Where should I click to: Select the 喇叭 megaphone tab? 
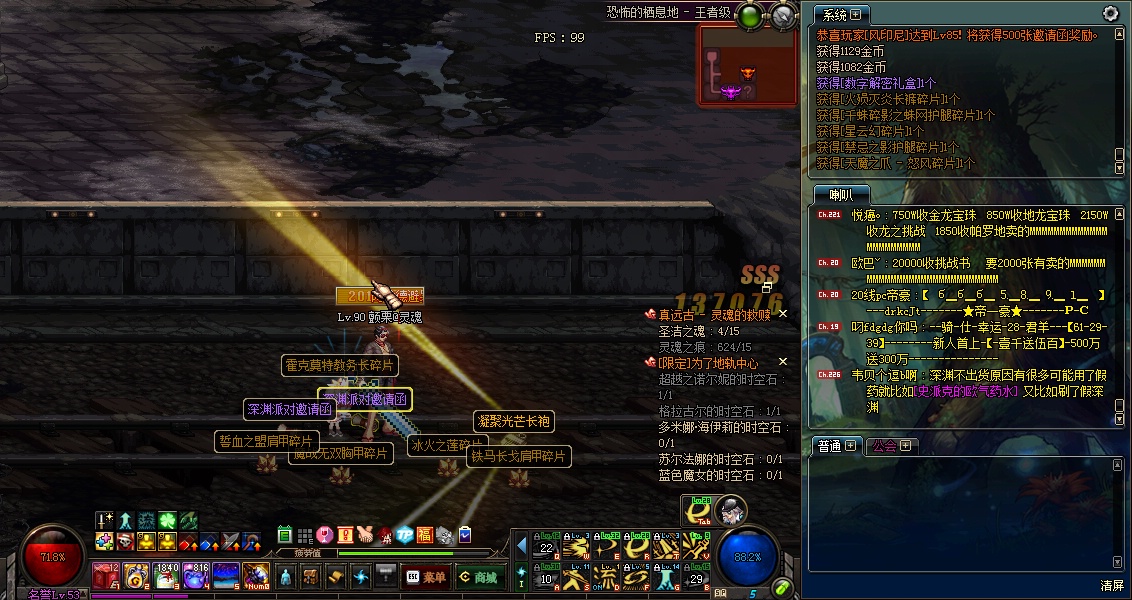pos(840,194)
